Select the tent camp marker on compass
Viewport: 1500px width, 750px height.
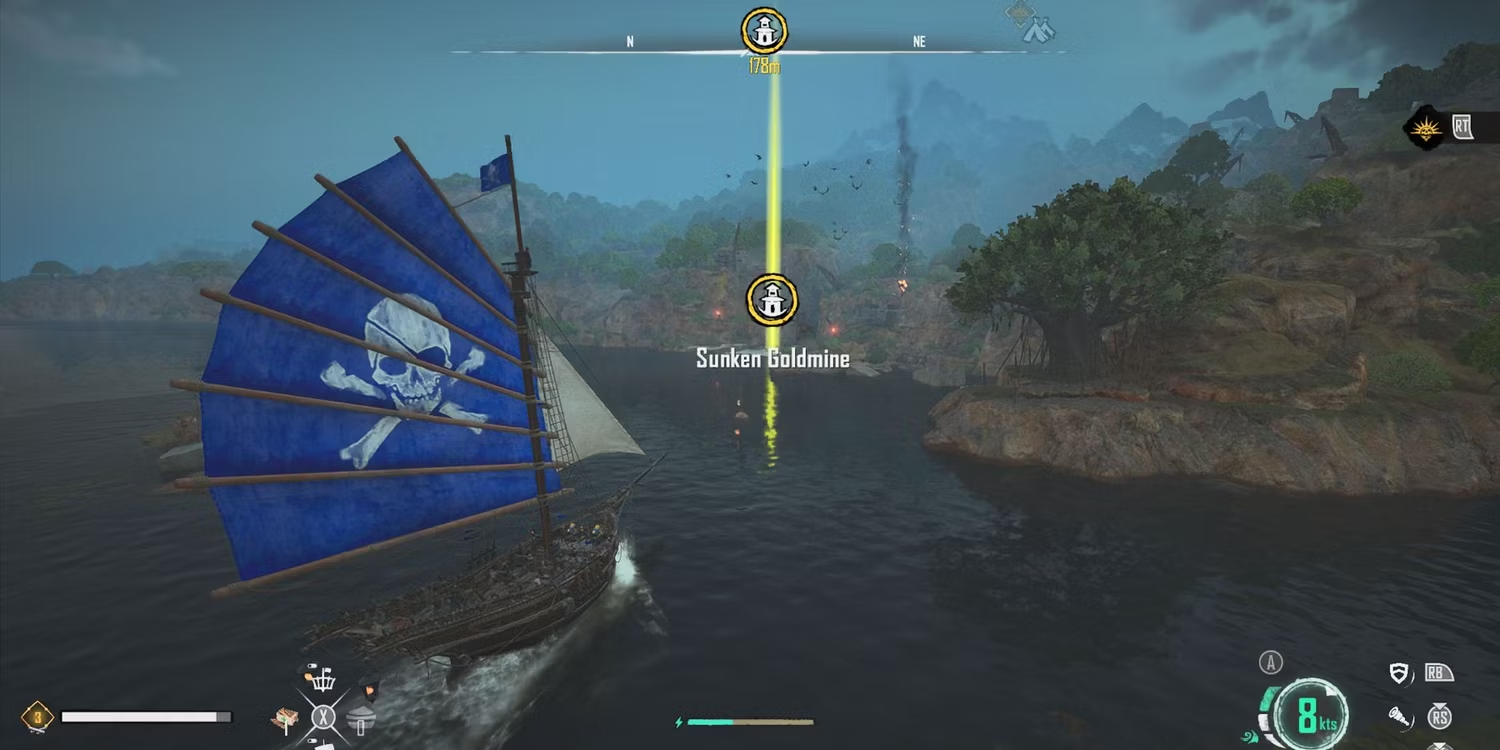pyautogui.click(x=1039, y=30)
